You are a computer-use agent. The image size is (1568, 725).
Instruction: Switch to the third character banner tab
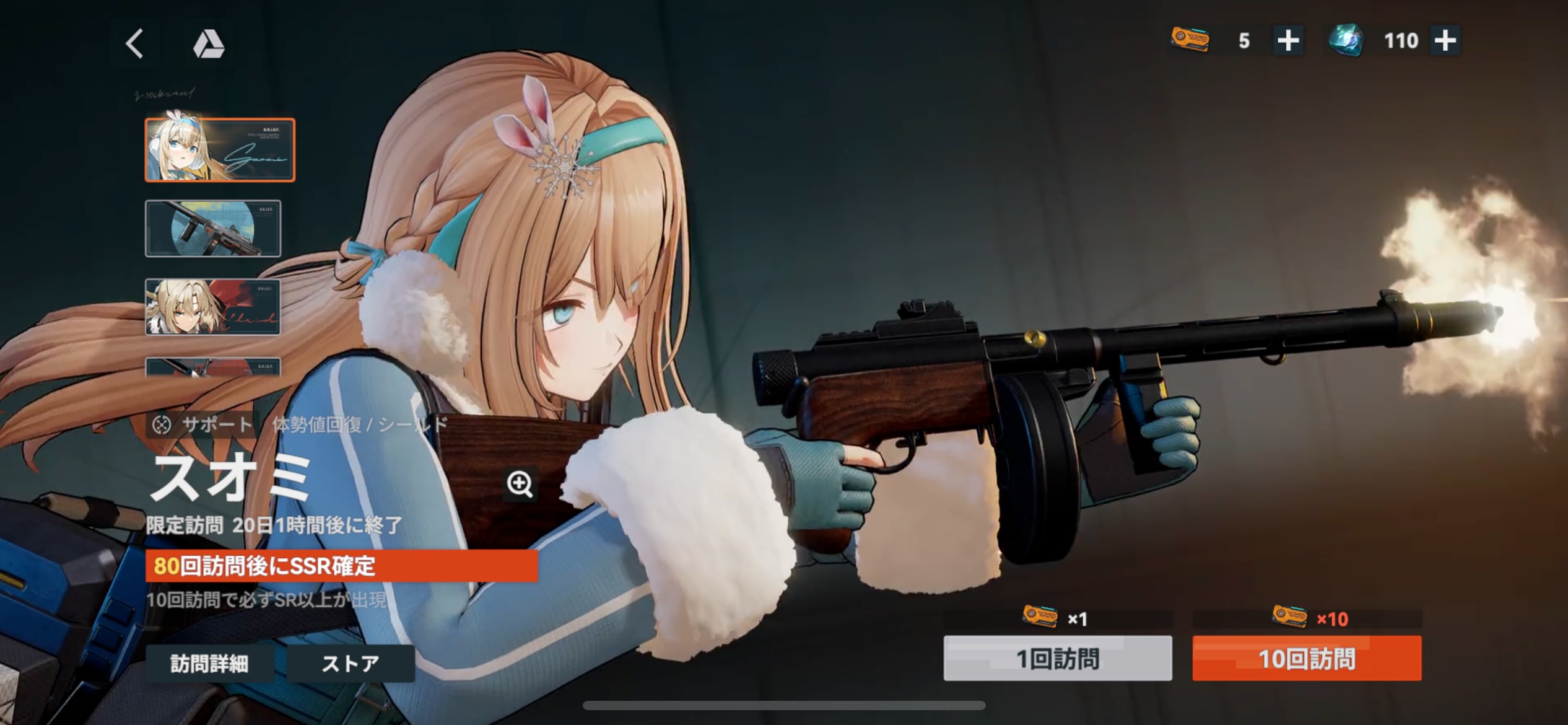[x=212, y=306]
